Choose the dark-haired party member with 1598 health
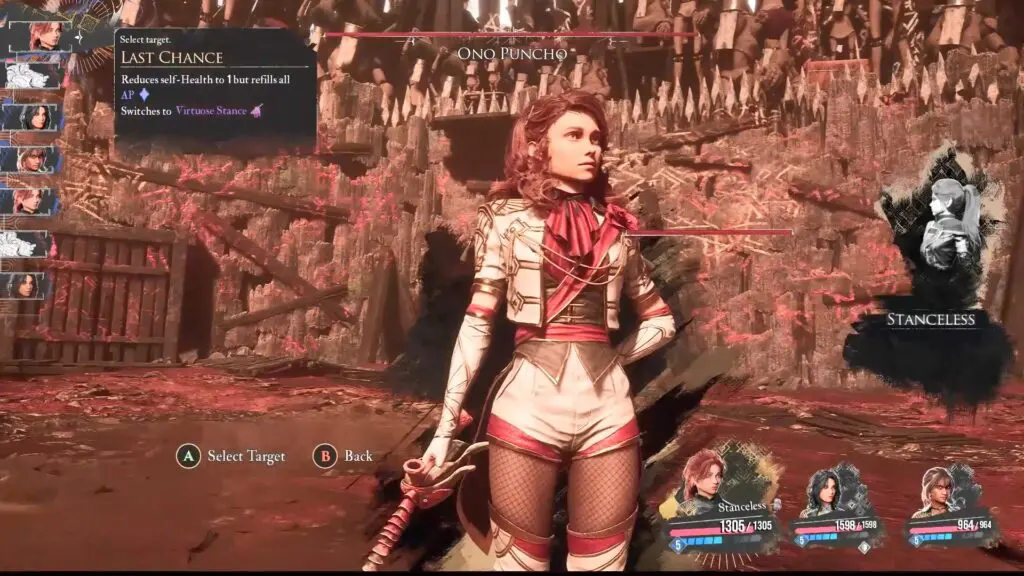The width and height of the screenshot is (1024, 576). (828, 488)
